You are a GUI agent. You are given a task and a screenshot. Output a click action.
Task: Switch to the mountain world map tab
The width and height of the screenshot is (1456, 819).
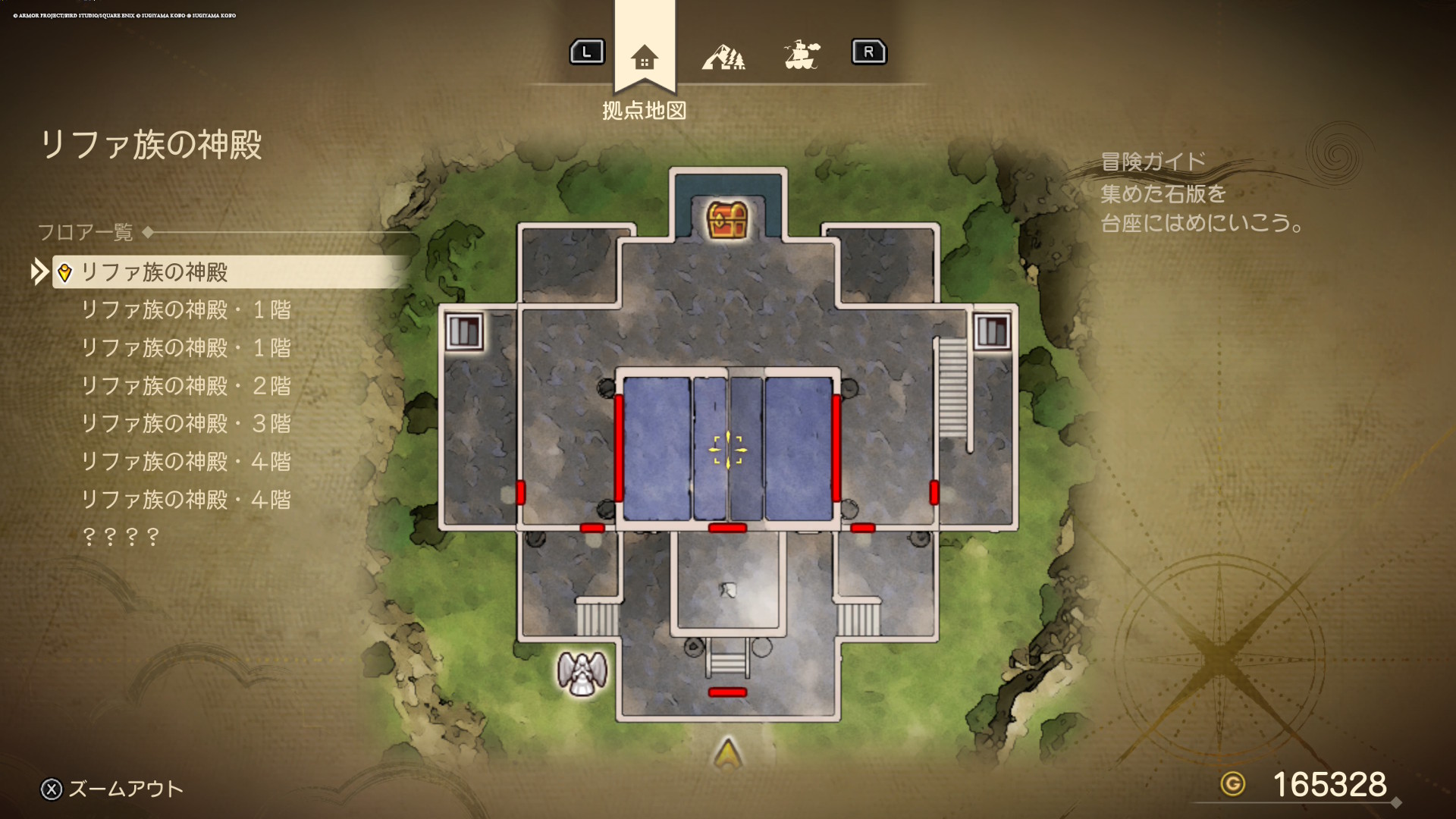point(723,57)
